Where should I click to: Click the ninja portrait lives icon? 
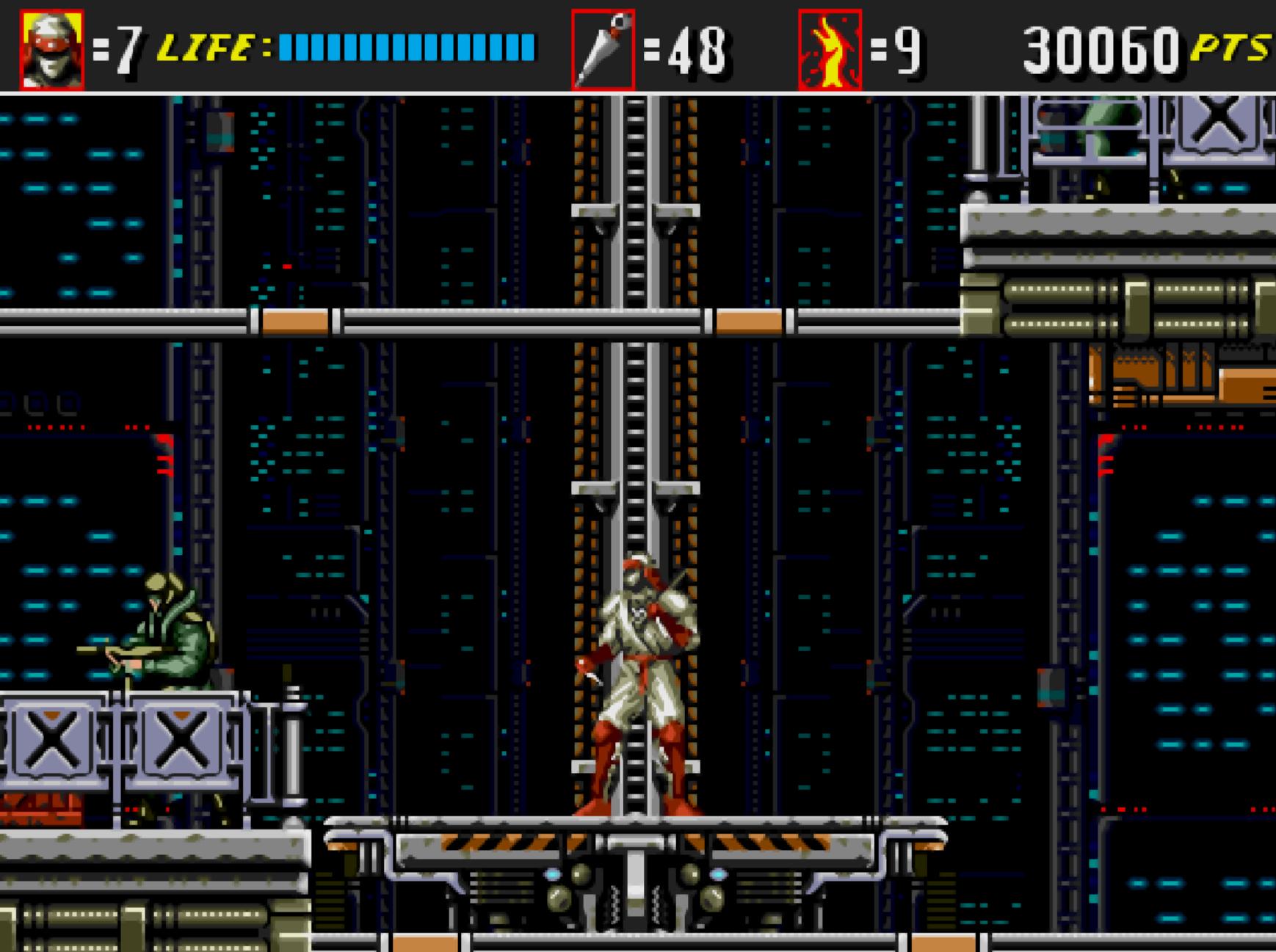(51, 49)
